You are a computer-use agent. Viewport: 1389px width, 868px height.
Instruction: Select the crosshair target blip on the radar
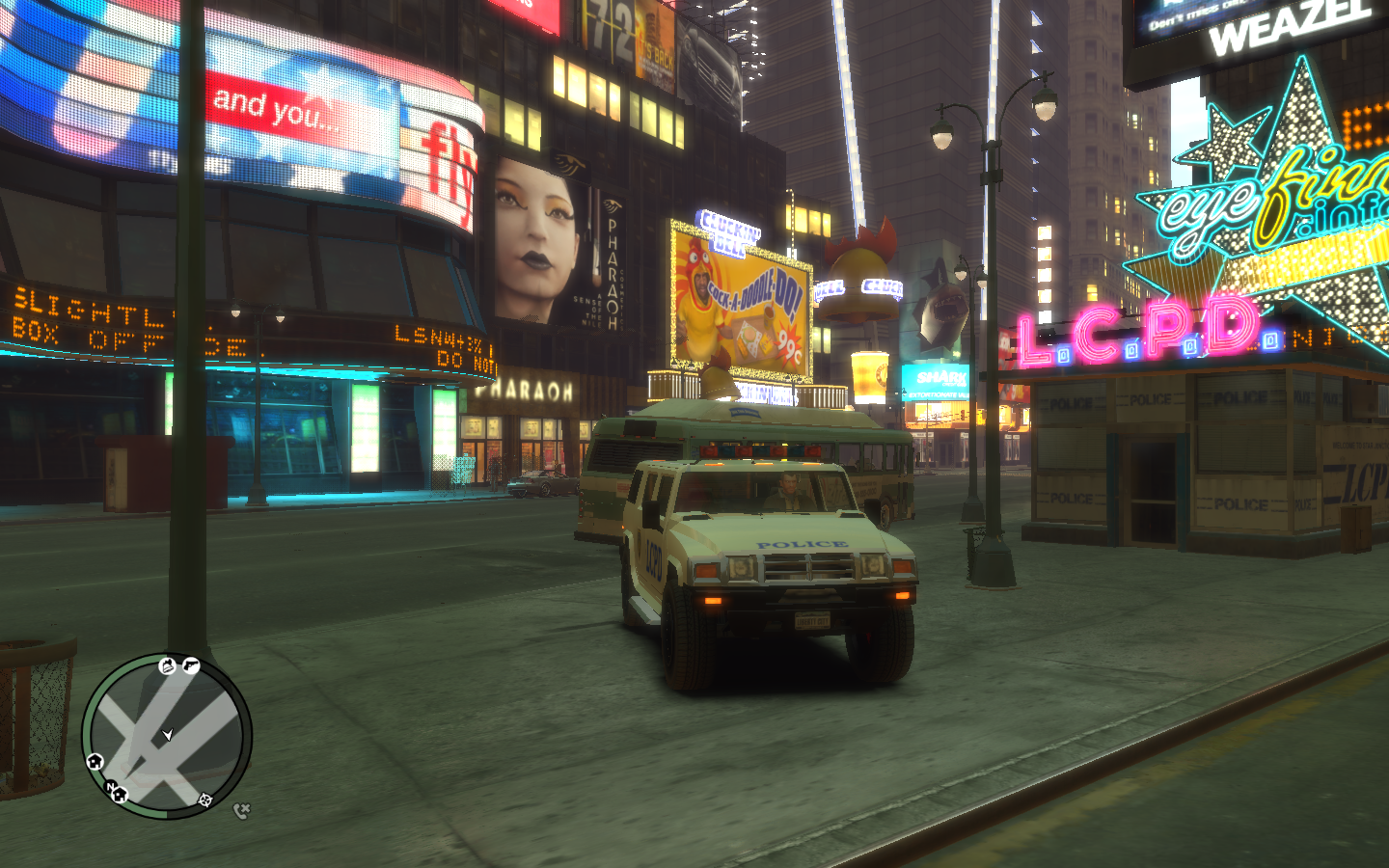click(x=204, y=800)
